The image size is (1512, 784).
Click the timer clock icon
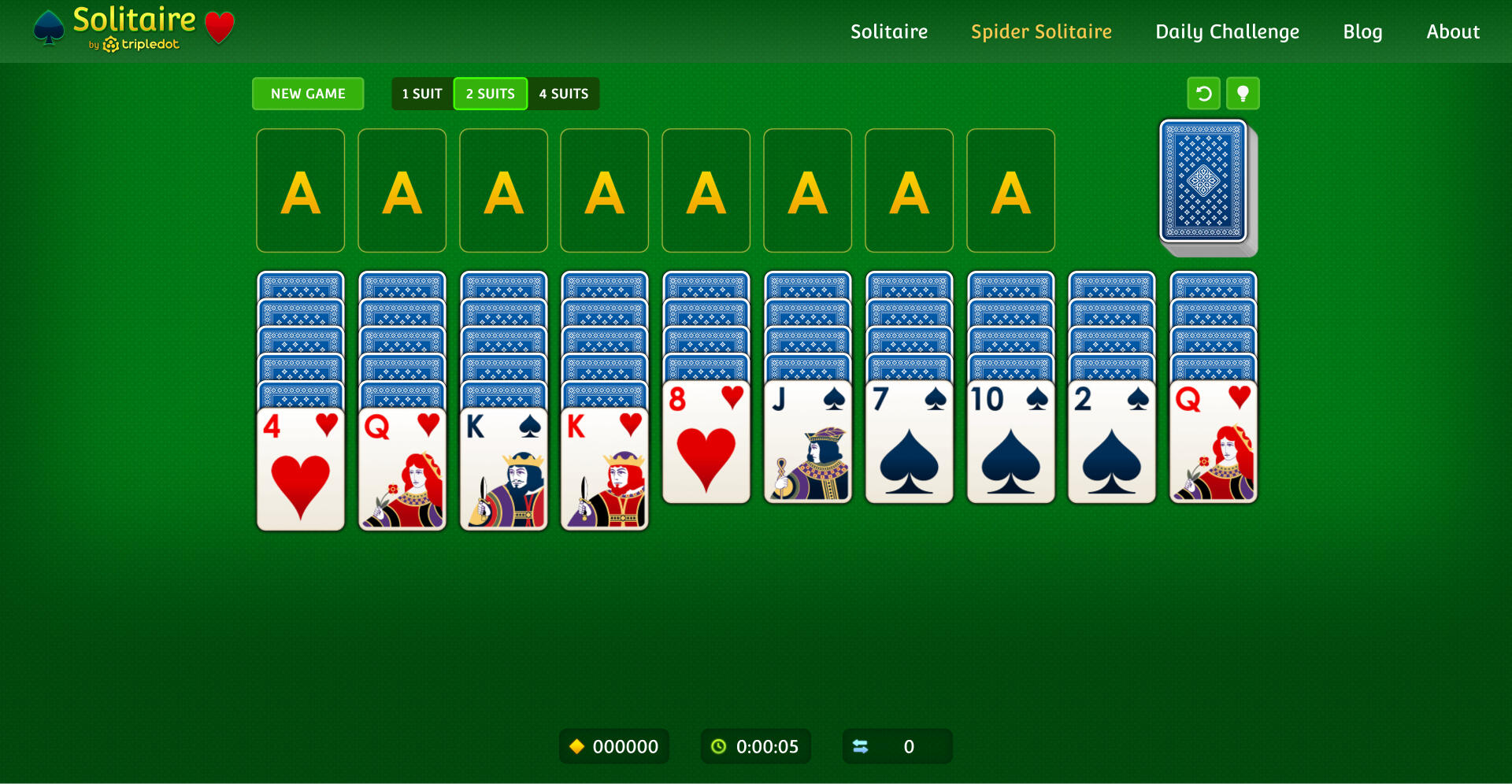(721, 746)
